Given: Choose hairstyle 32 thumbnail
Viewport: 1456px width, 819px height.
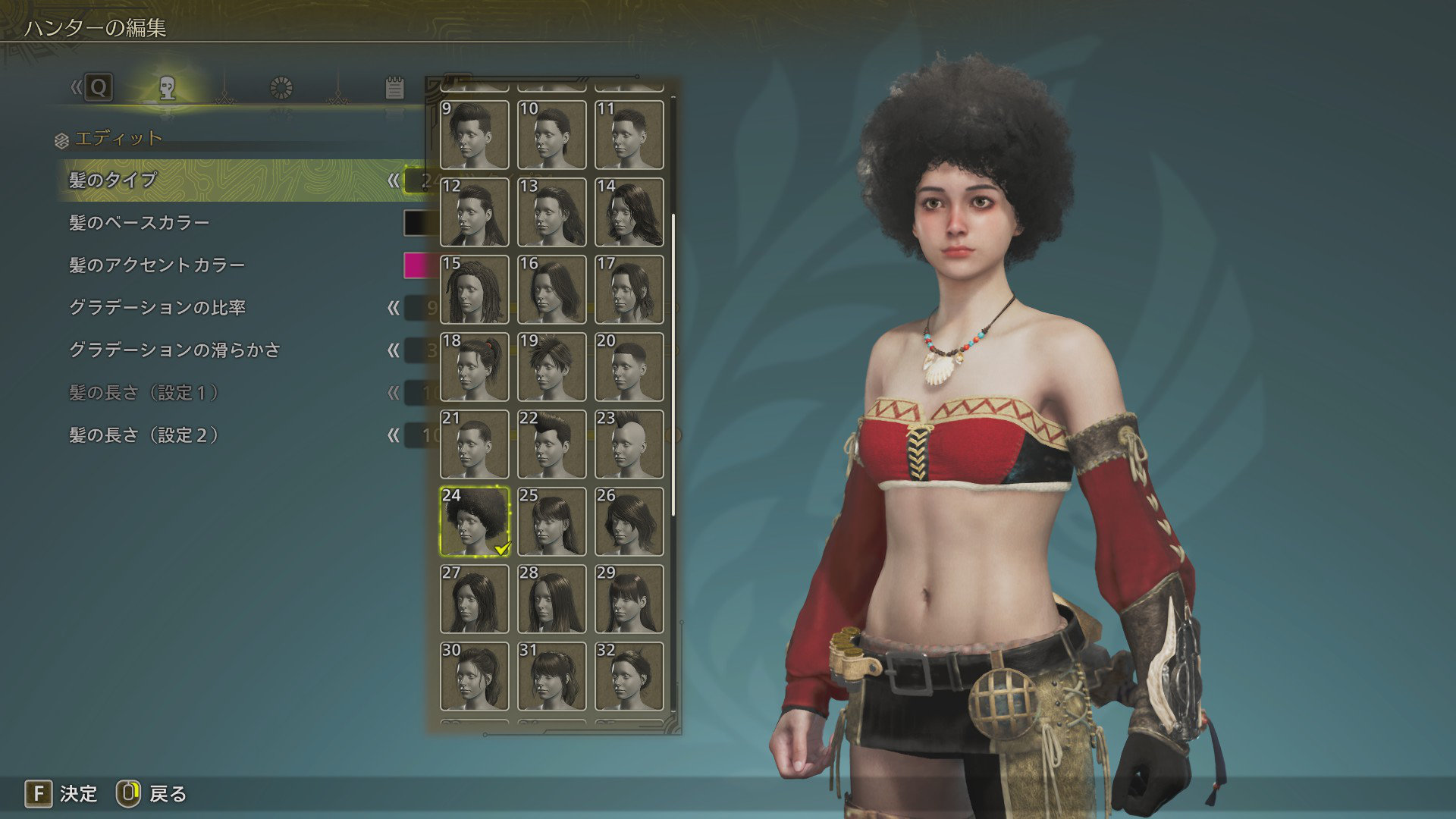Looking at the screenshot, I should tap(629, 676).
